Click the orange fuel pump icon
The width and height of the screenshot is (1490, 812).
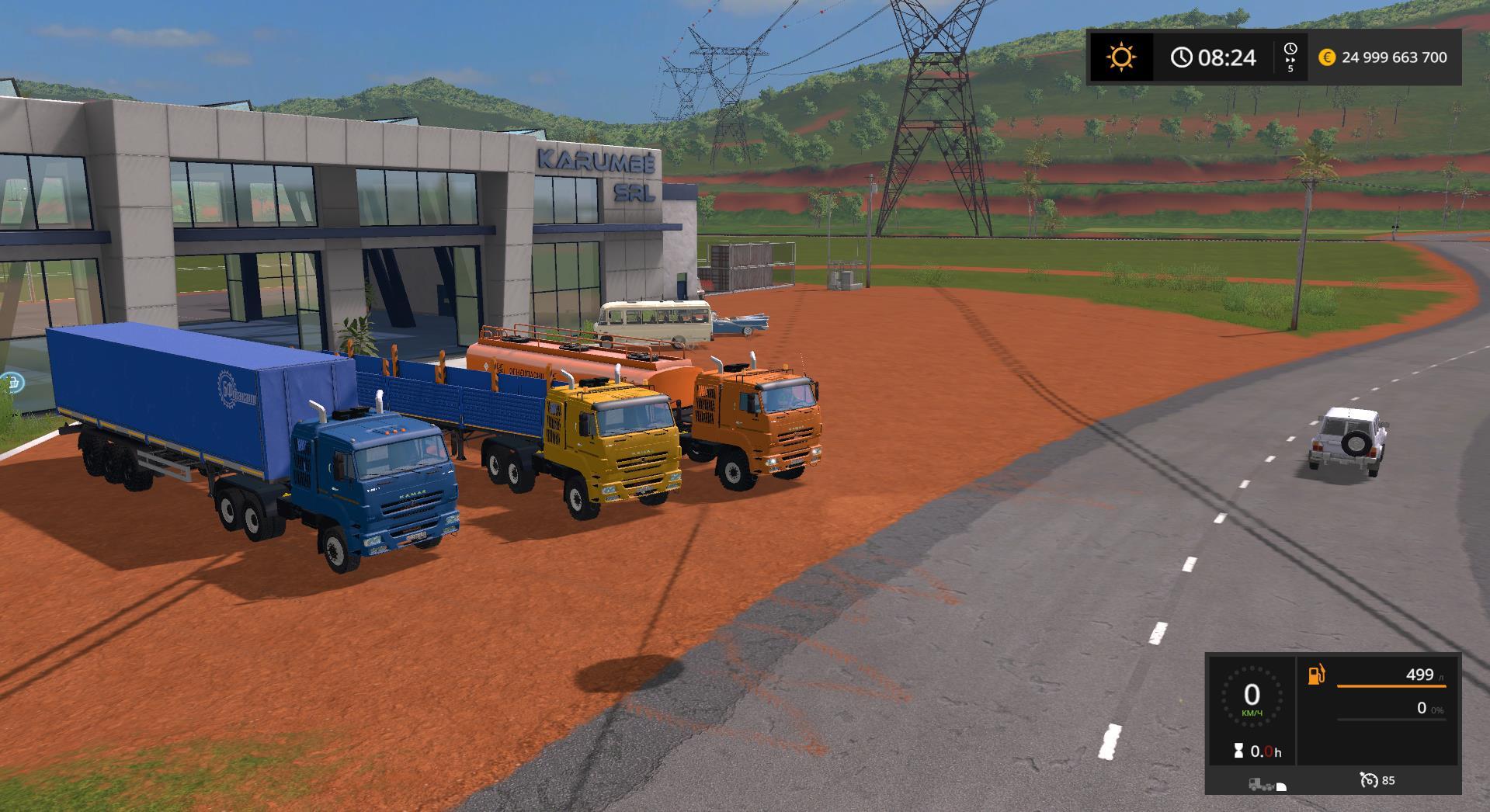click(1317, 675)
